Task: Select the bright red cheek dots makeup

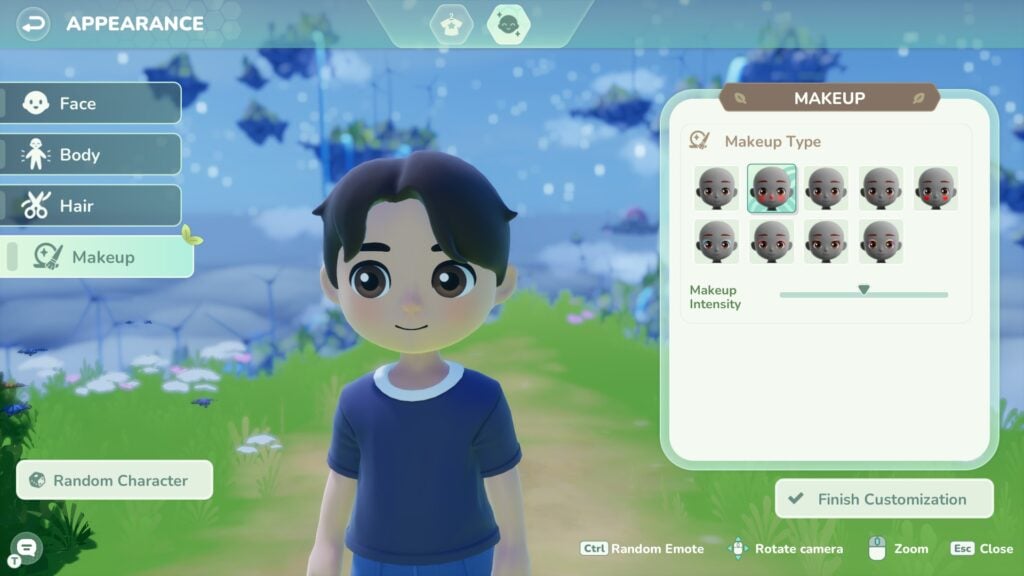Action: pos(936,188)
